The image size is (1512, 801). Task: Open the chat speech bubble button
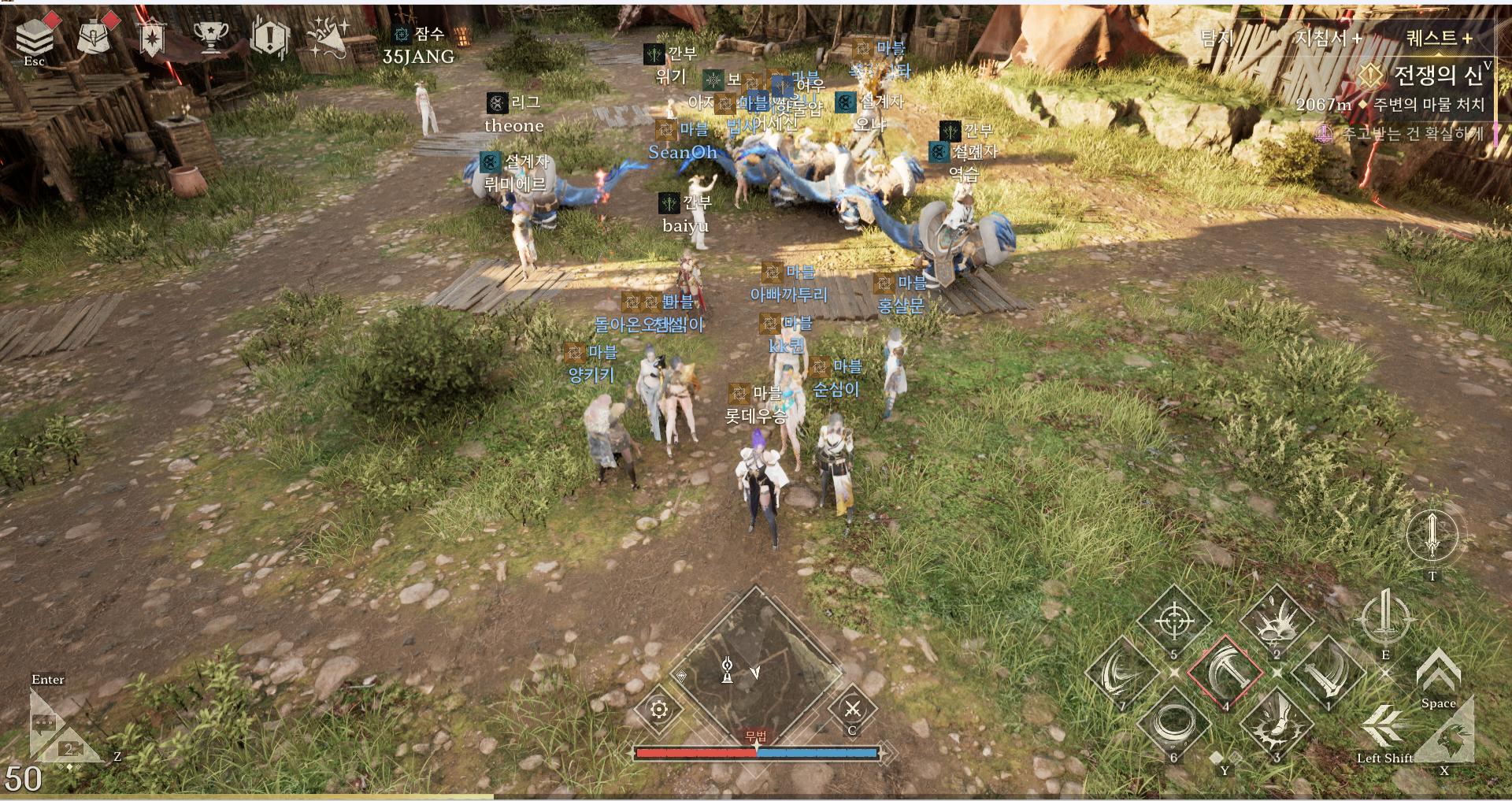point(45,721)
